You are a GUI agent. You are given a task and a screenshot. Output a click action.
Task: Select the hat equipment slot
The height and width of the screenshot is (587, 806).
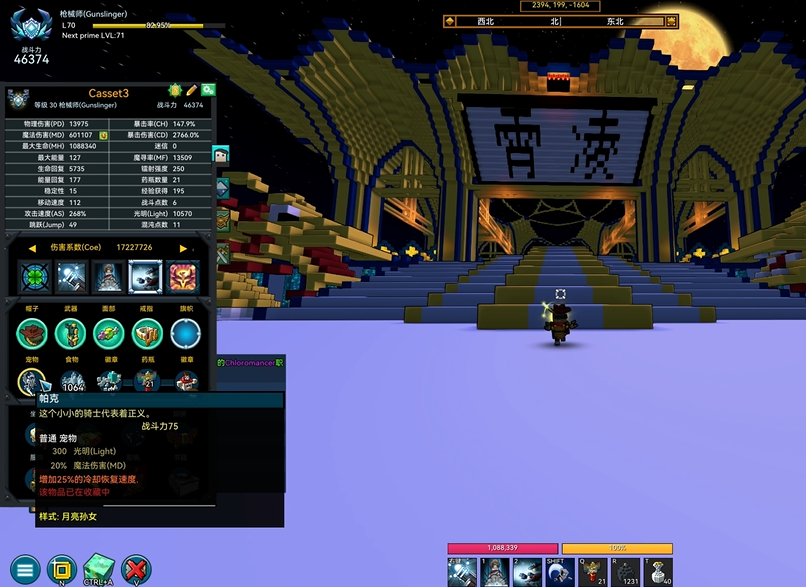[x=34, y=334]
